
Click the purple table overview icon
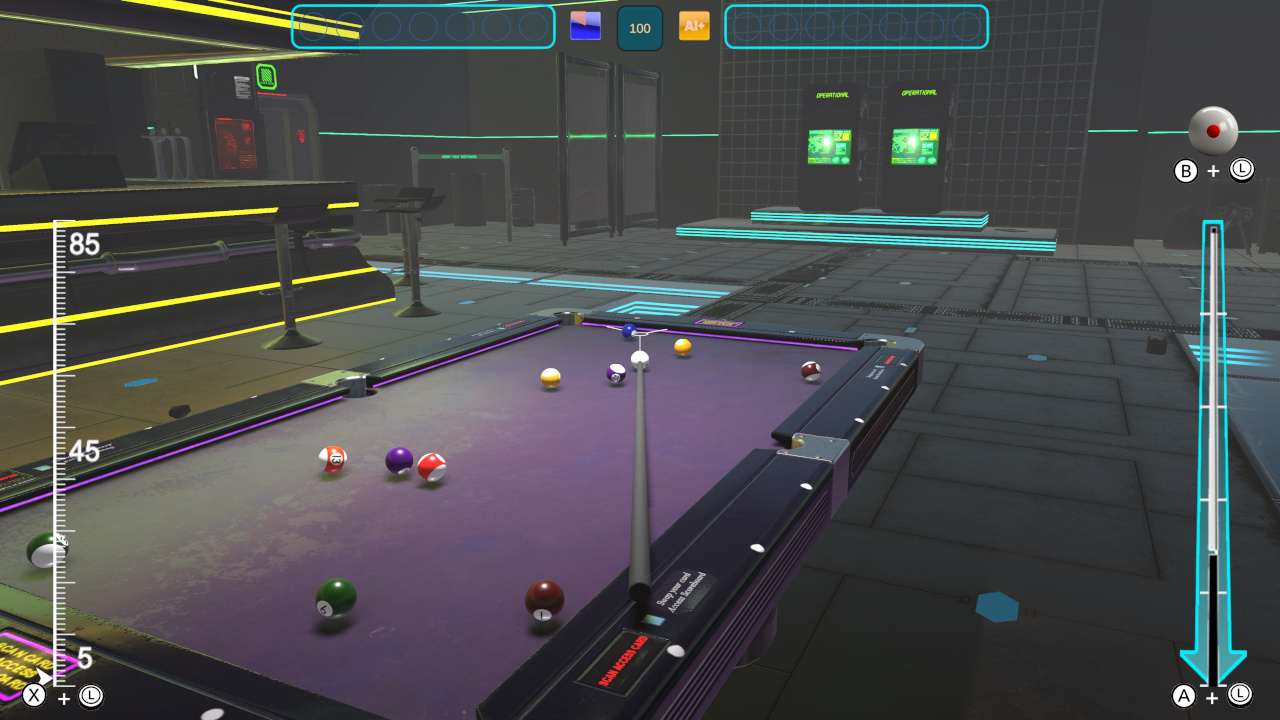pyautogui.click(x=585, y=25)
